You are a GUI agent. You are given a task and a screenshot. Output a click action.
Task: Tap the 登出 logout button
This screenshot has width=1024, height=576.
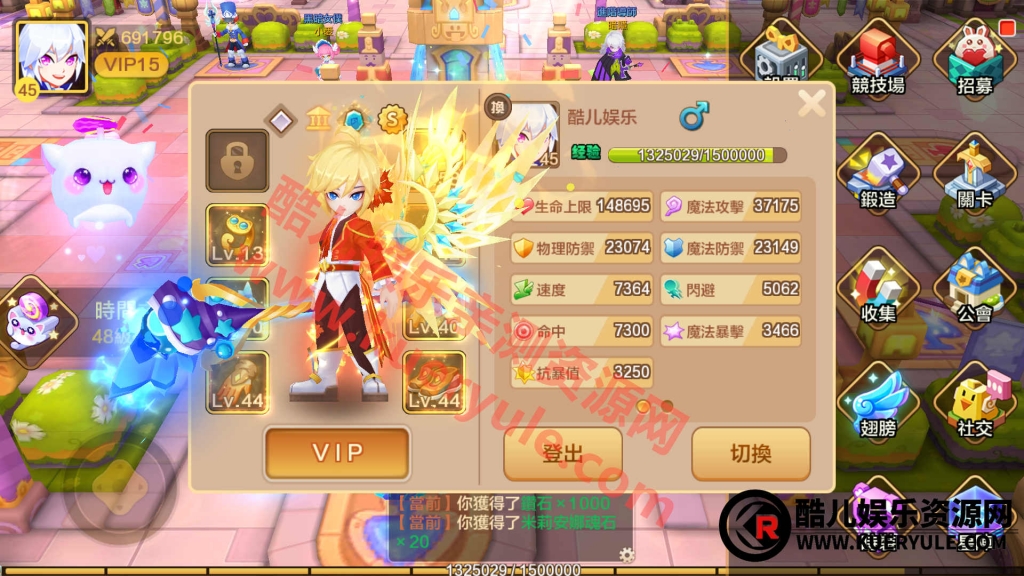562,453
